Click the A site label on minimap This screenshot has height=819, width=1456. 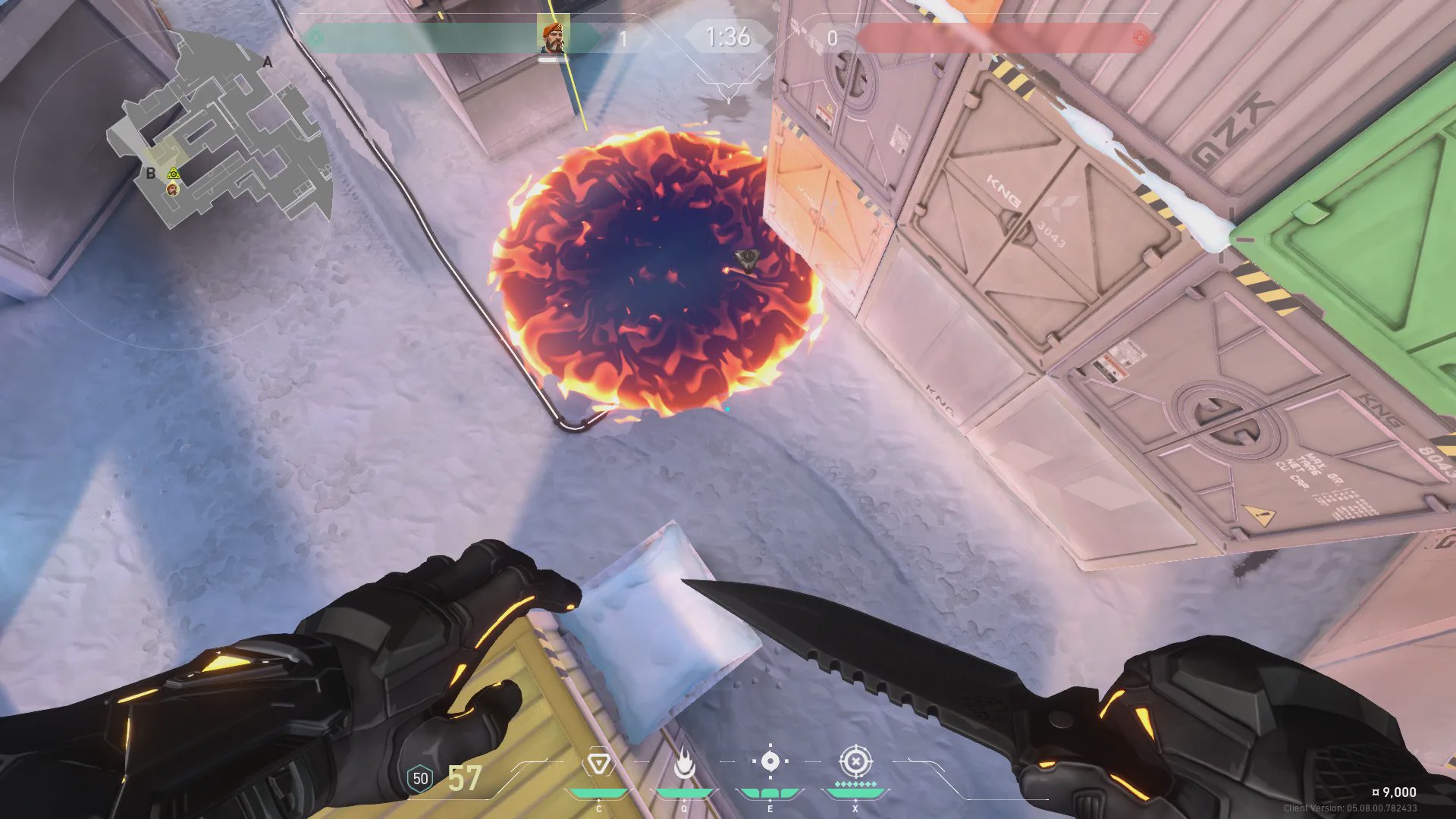(267, 62)
